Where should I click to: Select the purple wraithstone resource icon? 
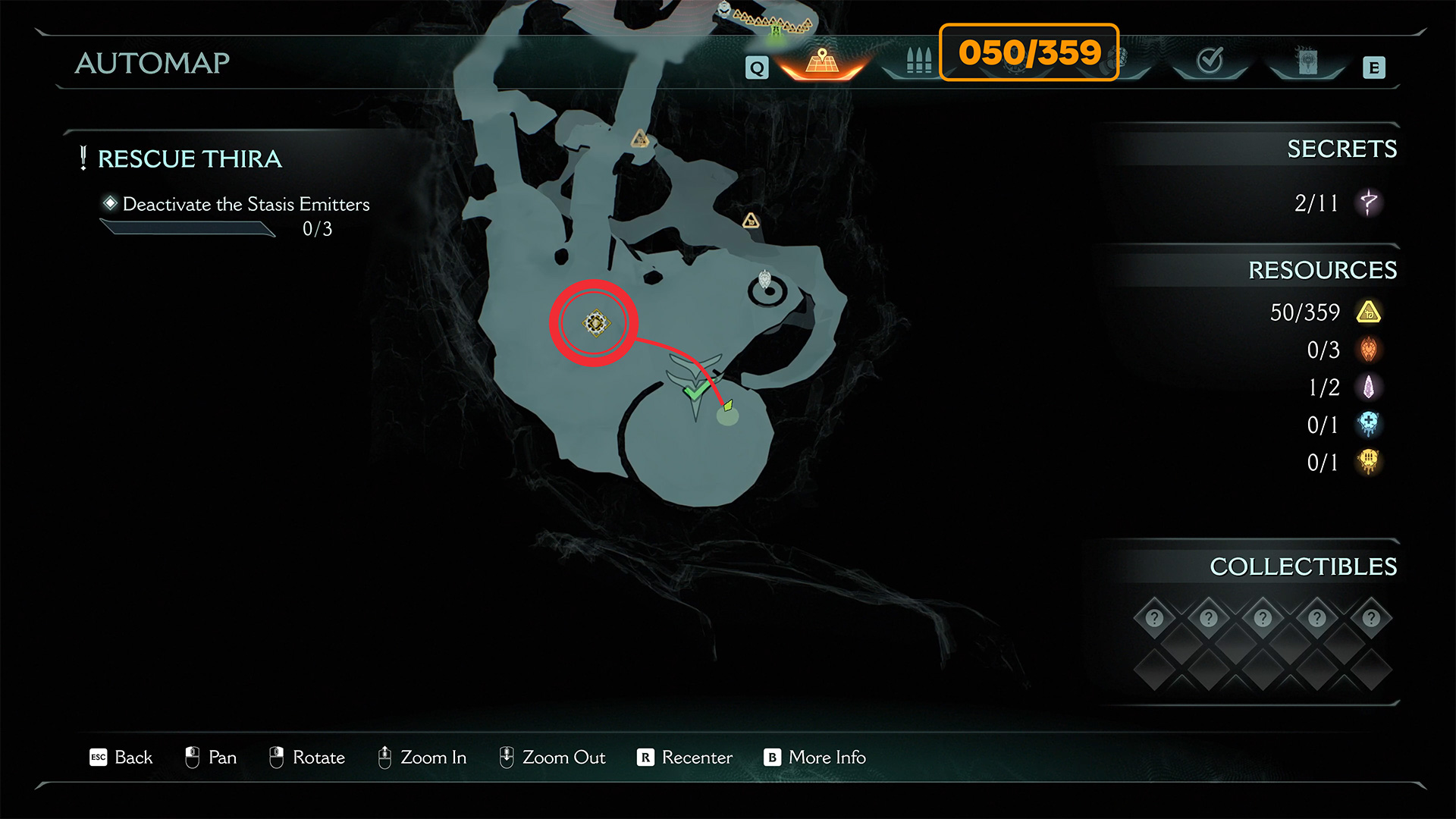(x=1369, y=388)
